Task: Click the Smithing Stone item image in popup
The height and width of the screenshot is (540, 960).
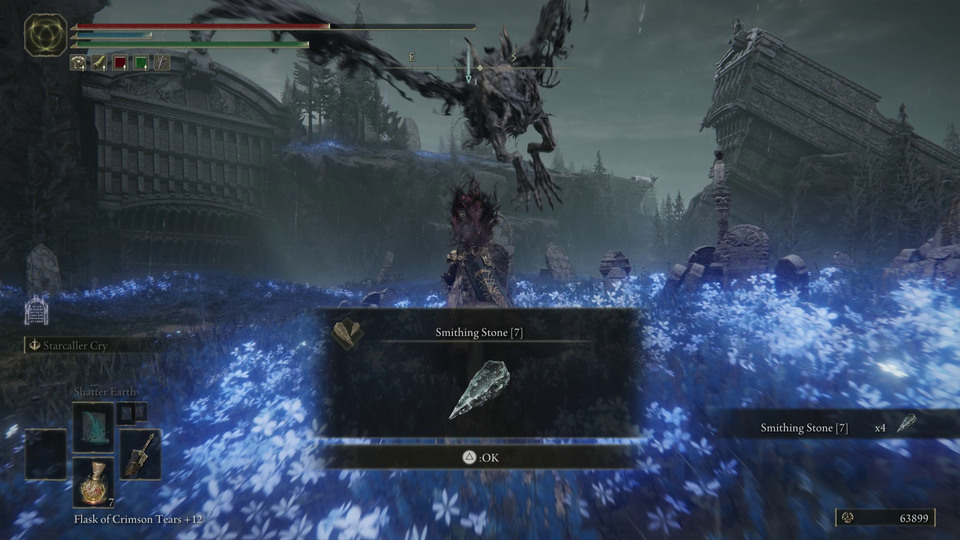Action: [479, 390]
